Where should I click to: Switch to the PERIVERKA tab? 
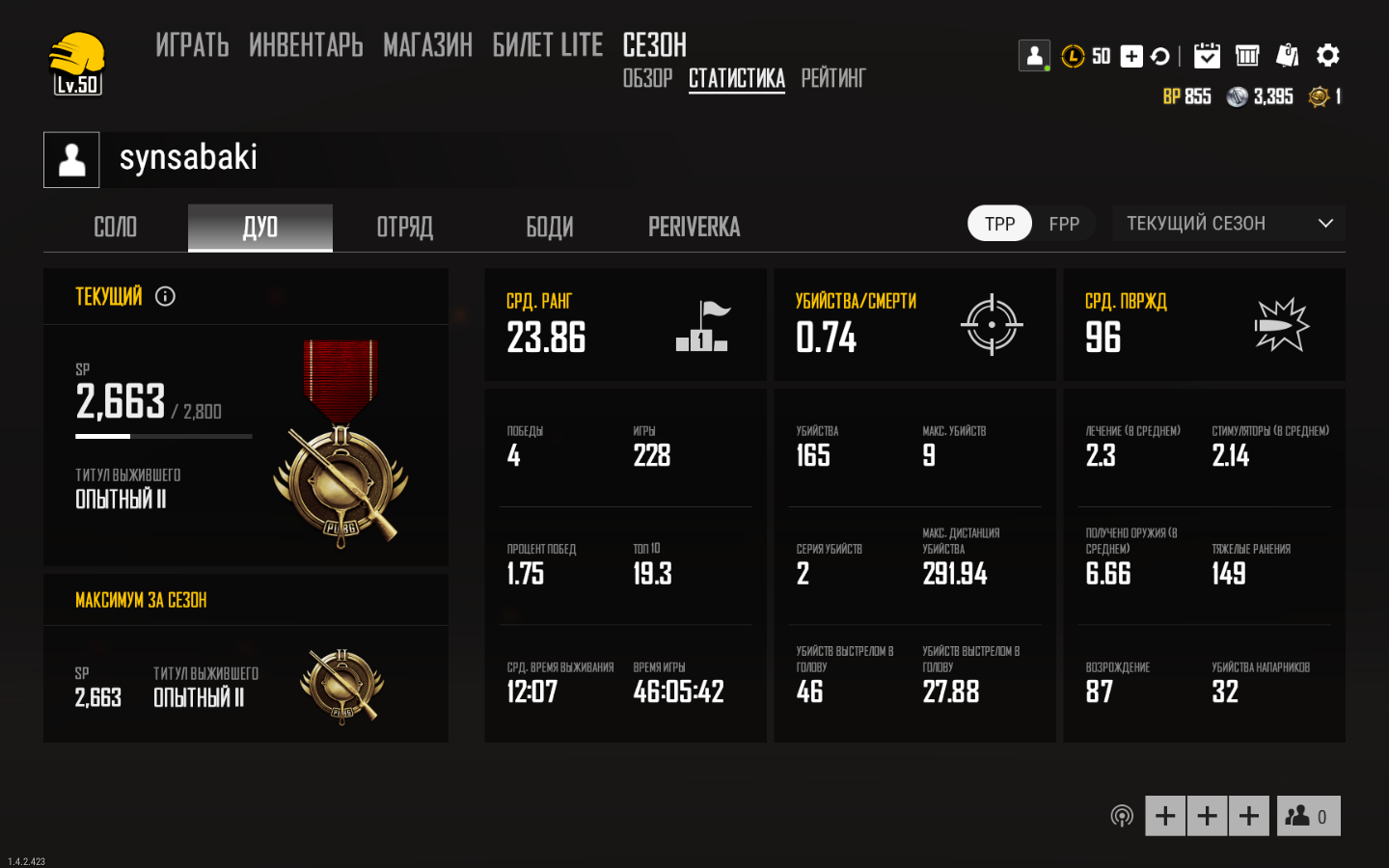point(694,227)
